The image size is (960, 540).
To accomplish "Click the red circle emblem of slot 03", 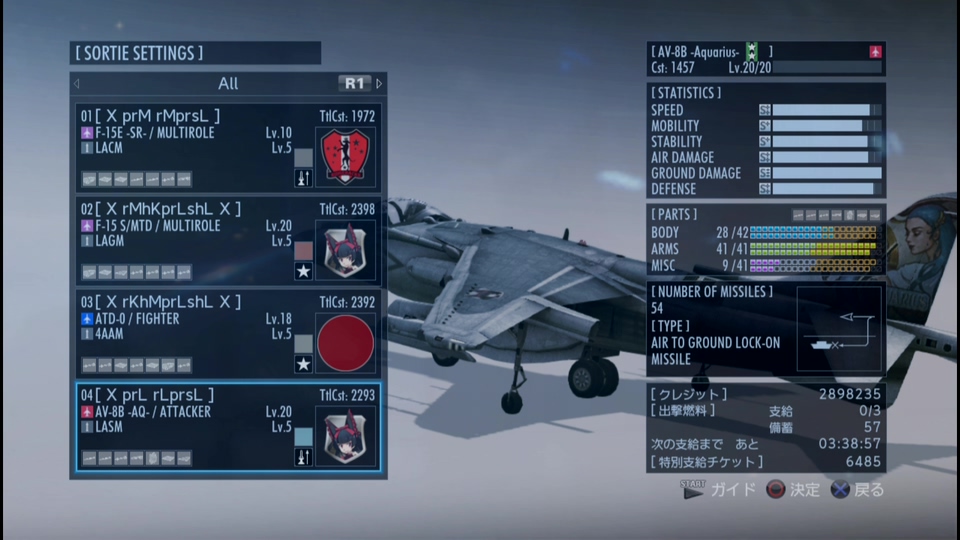I will point(346,343).
